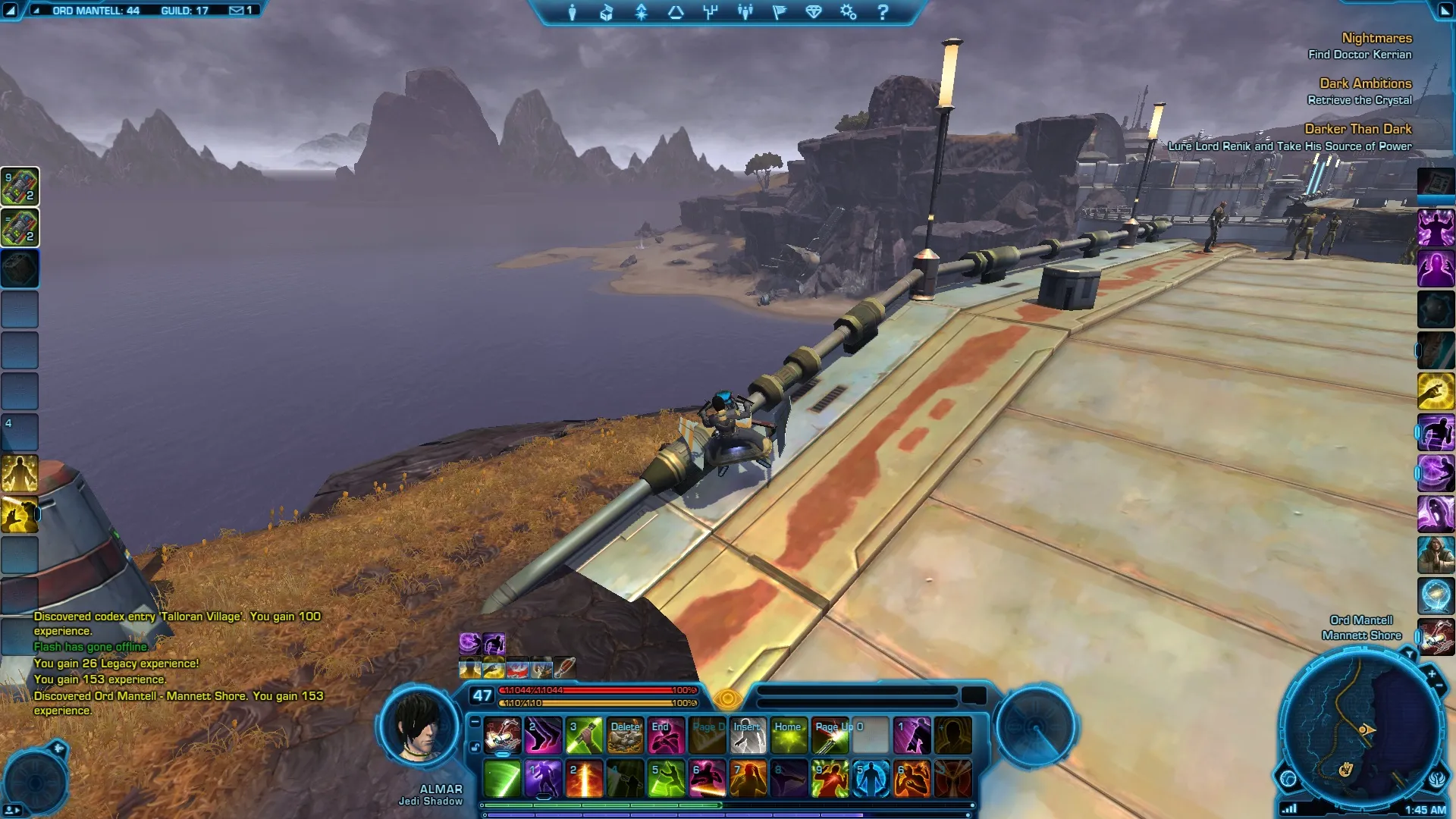
Task: Toggle the quickbar lock icon
Action: [x=475, y=747]
